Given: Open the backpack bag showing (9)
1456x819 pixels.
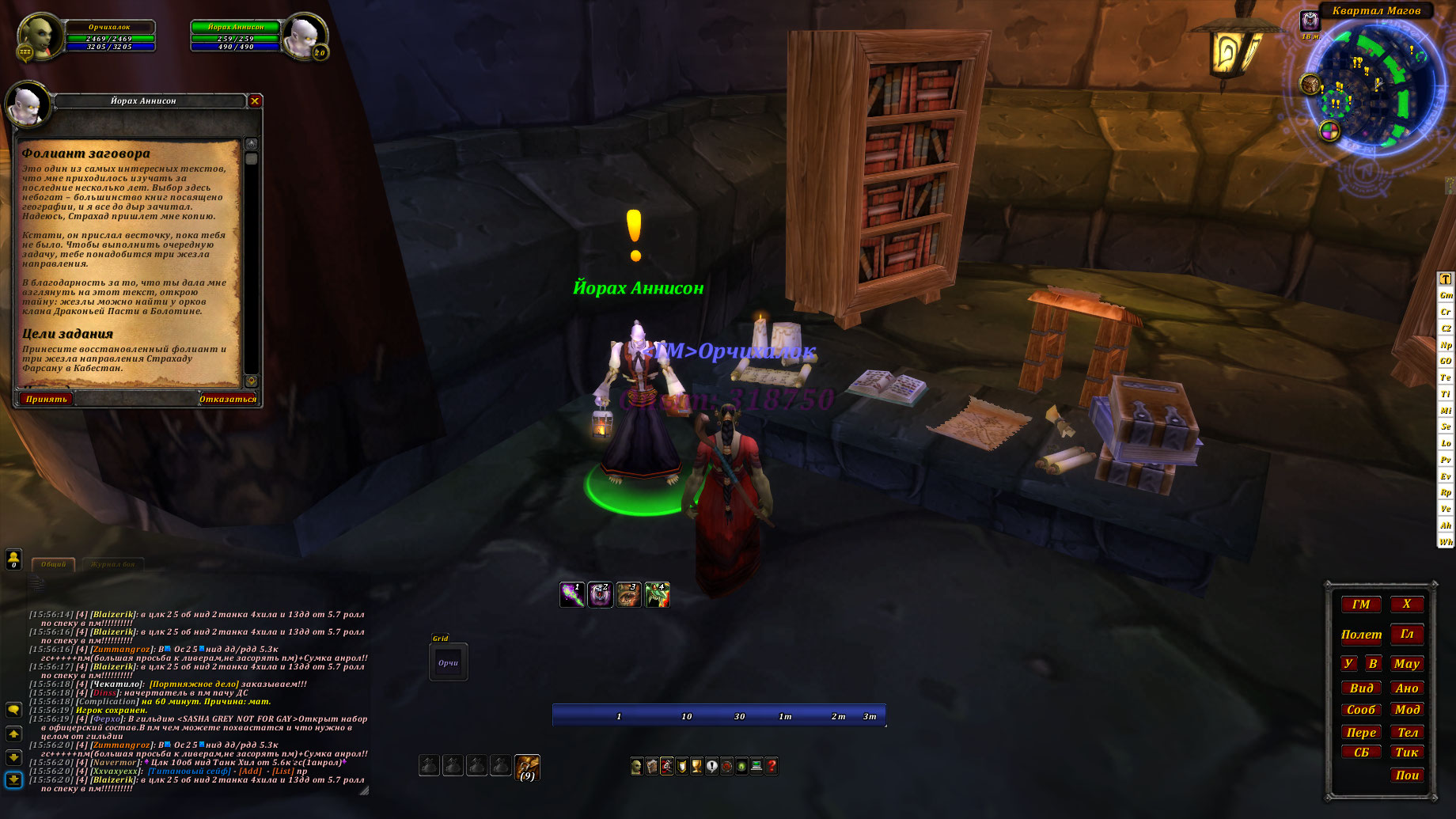Looking at the screenshot, I should pos(527,766).
